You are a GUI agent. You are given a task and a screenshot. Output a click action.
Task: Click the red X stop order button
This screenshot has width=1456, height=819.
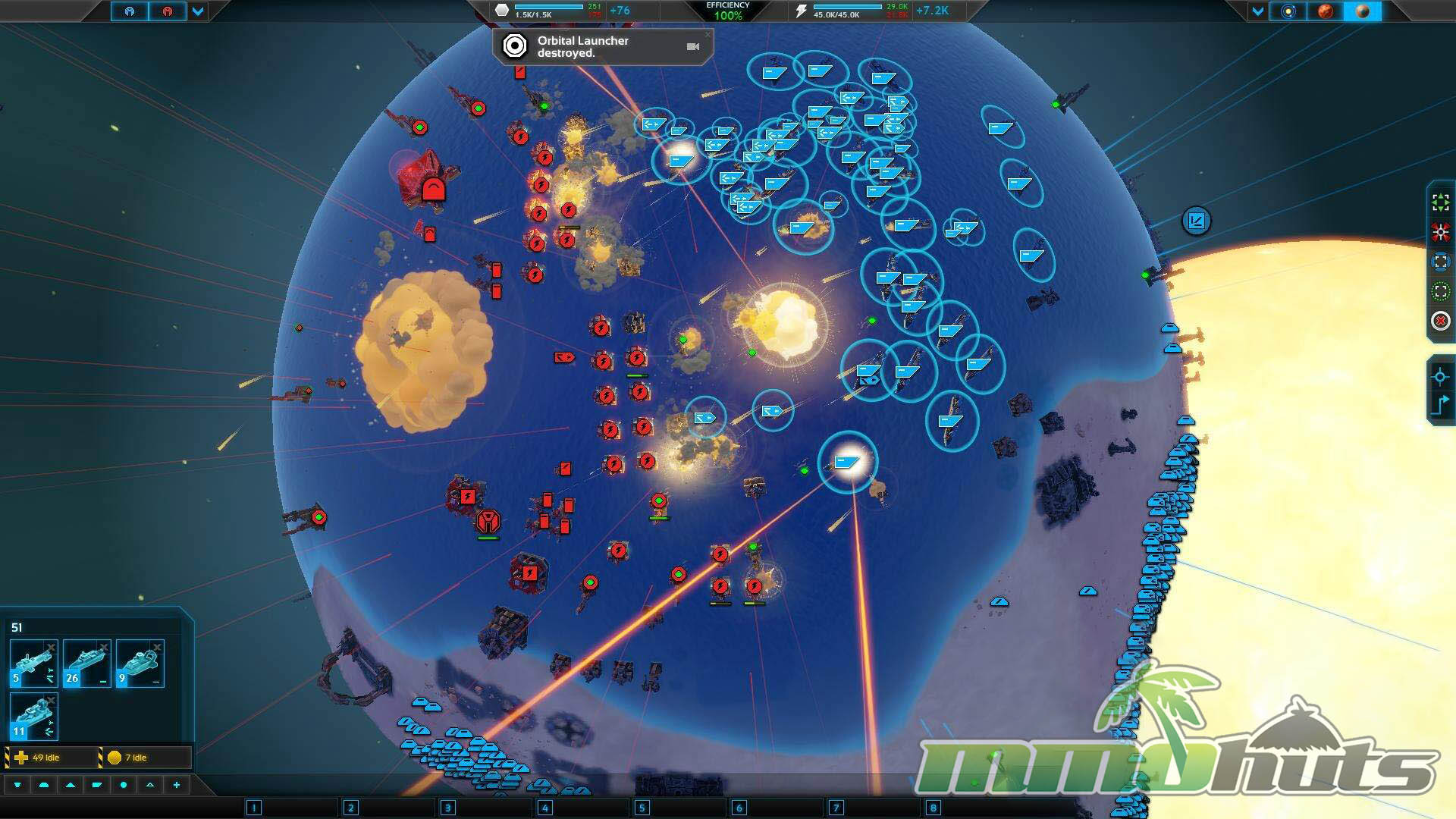pos(1440,321)
